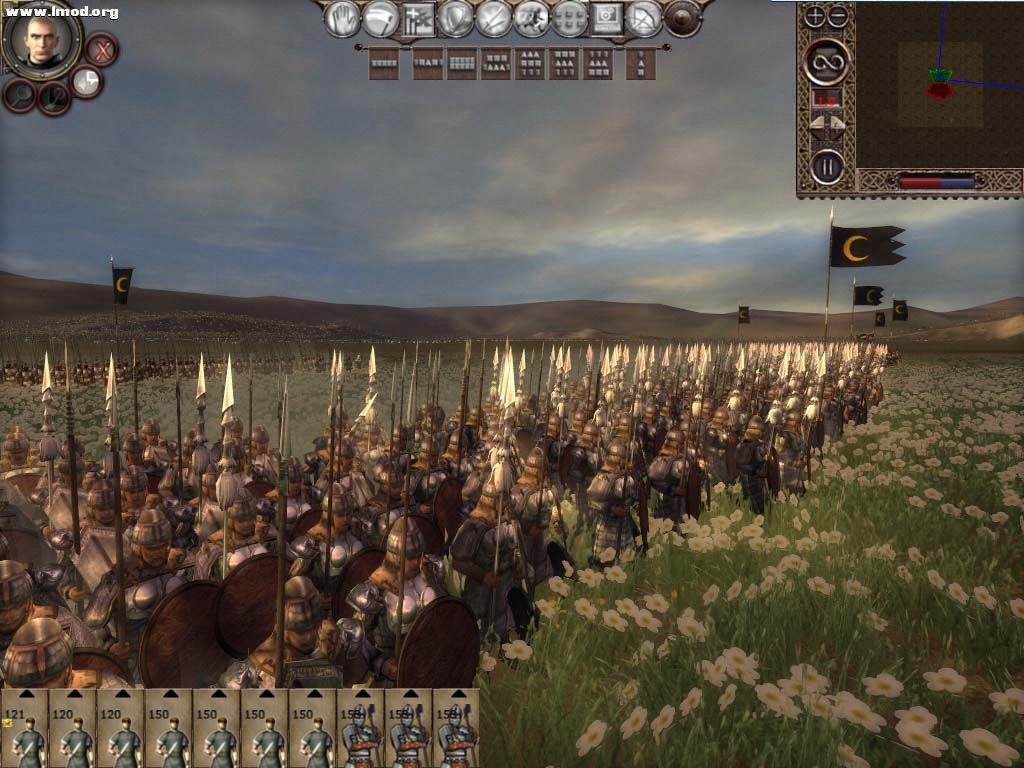Zoom in the minimap with plus button

(815, 16)
